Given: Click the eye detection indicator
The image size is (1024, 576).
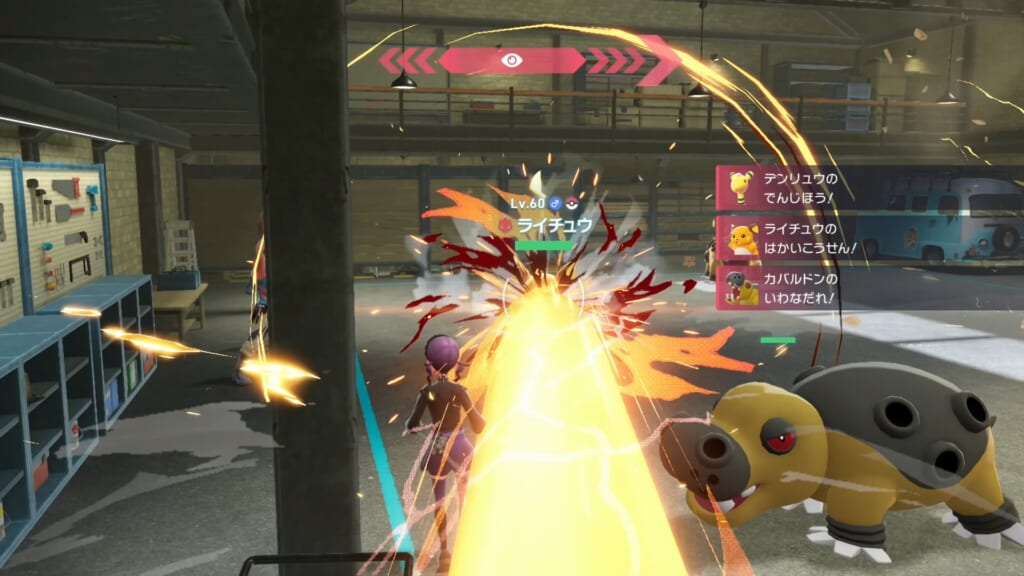Looking at the screenshot, I should (x=512, y=60).
